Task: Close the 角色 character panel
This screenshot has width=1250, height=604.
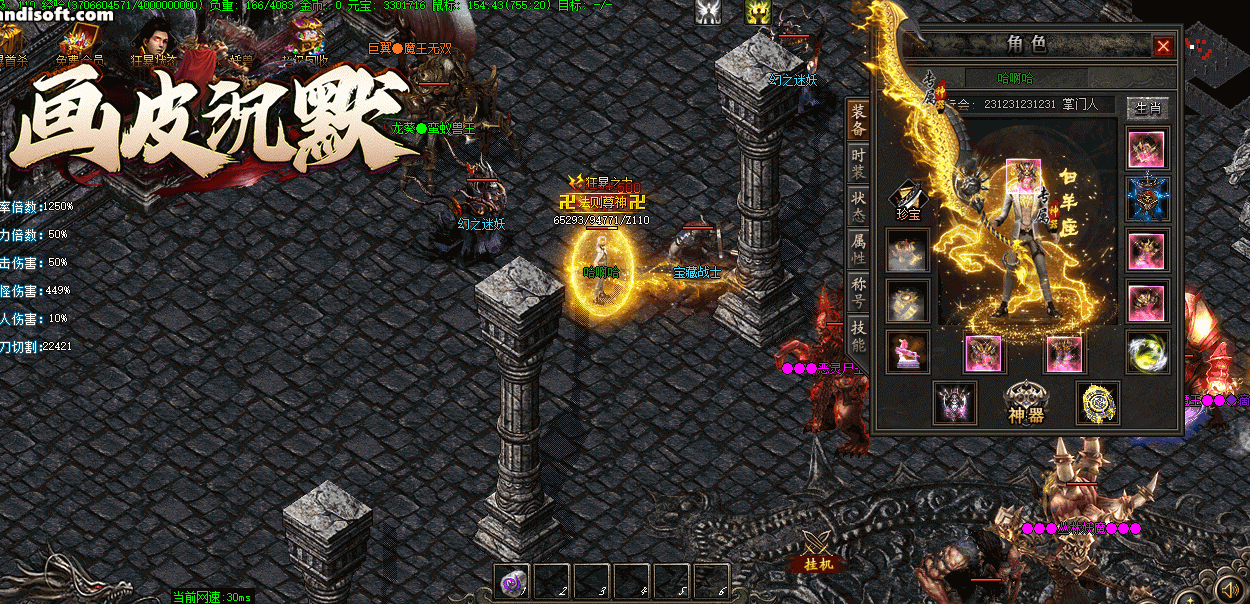Action: point(1163,46)
